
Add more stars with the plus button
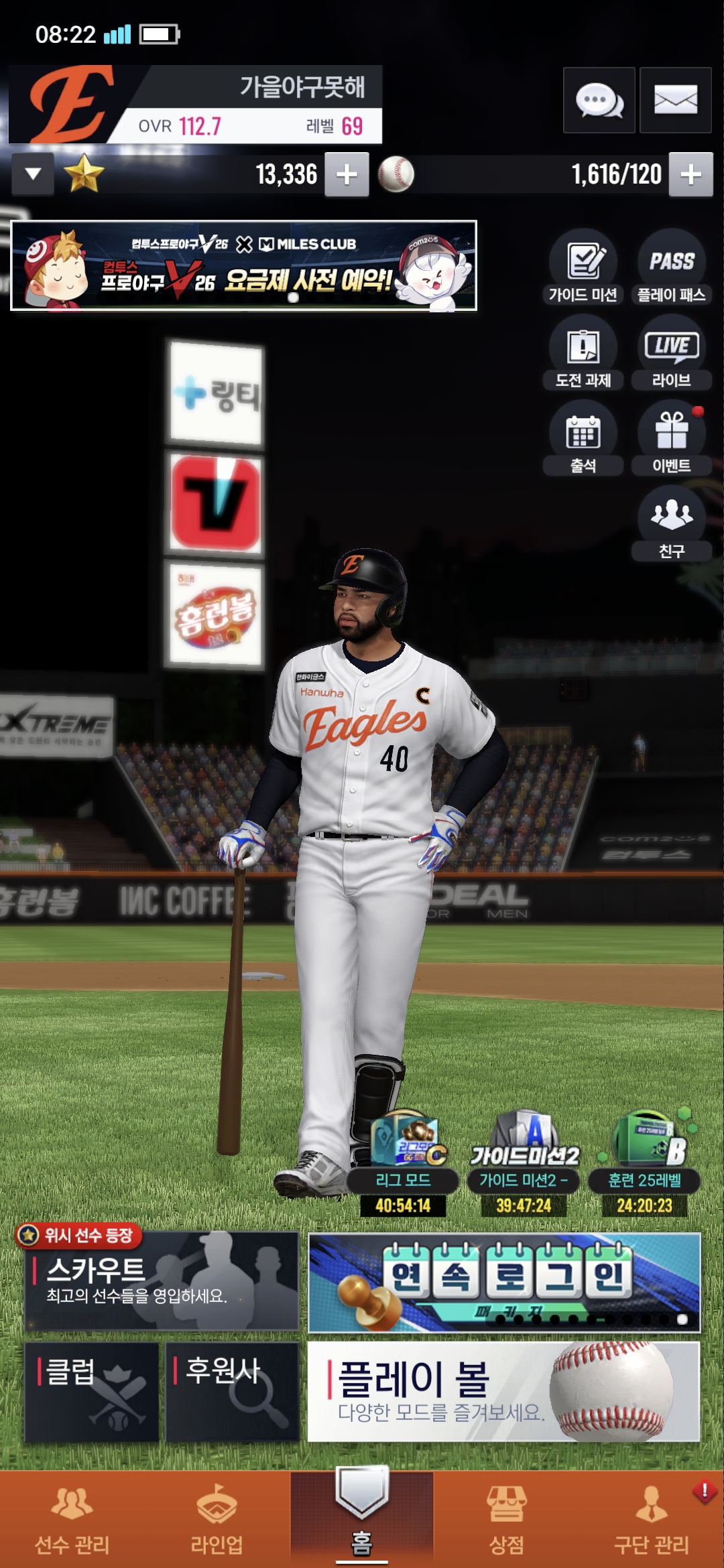[347, 174]
